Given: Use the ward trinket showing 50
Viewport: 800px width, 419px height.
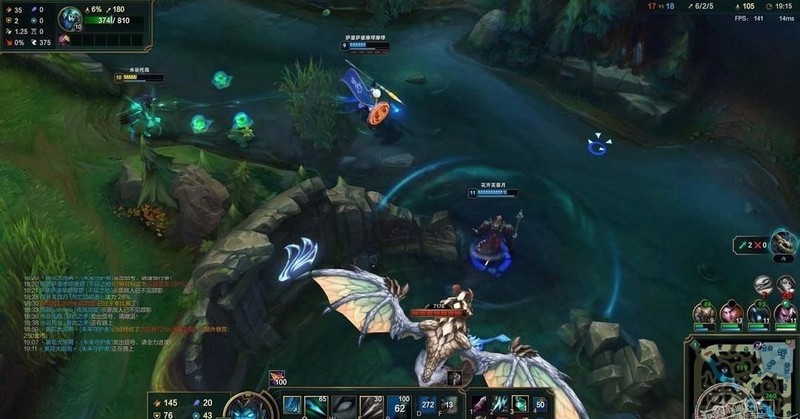Looking at the screenshot, I should coord(541,405).
